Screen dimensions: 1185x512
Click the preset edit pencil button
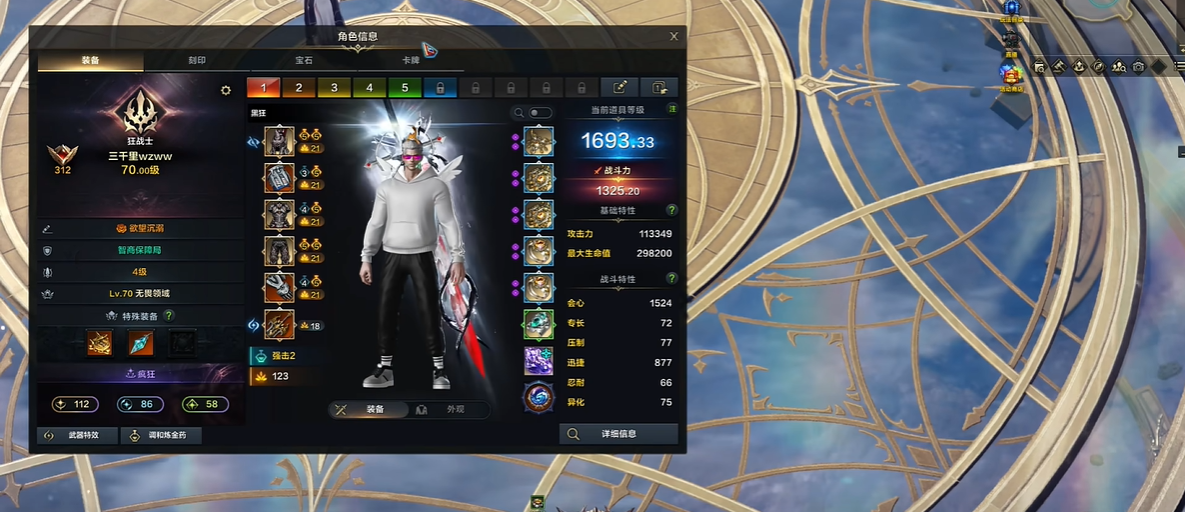click(620, 88)
